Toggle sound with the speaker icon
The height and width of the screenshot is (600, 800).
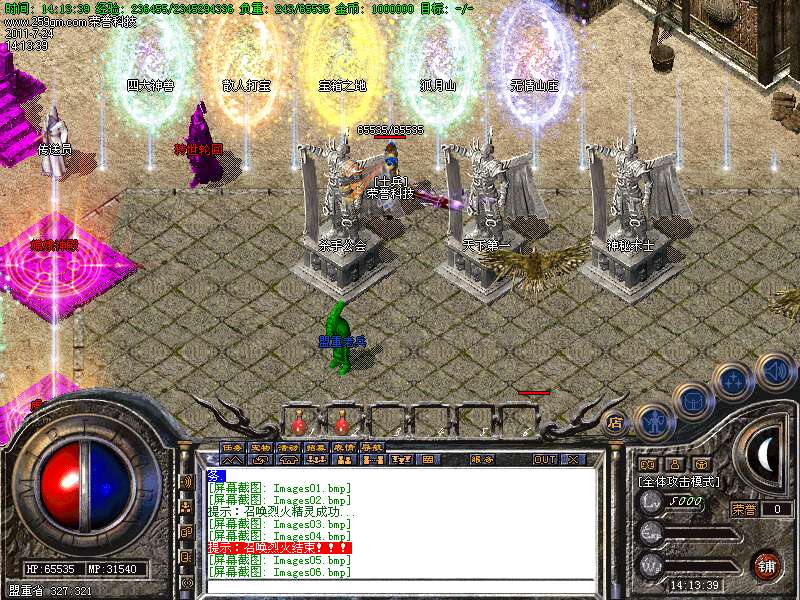point(774,370)
